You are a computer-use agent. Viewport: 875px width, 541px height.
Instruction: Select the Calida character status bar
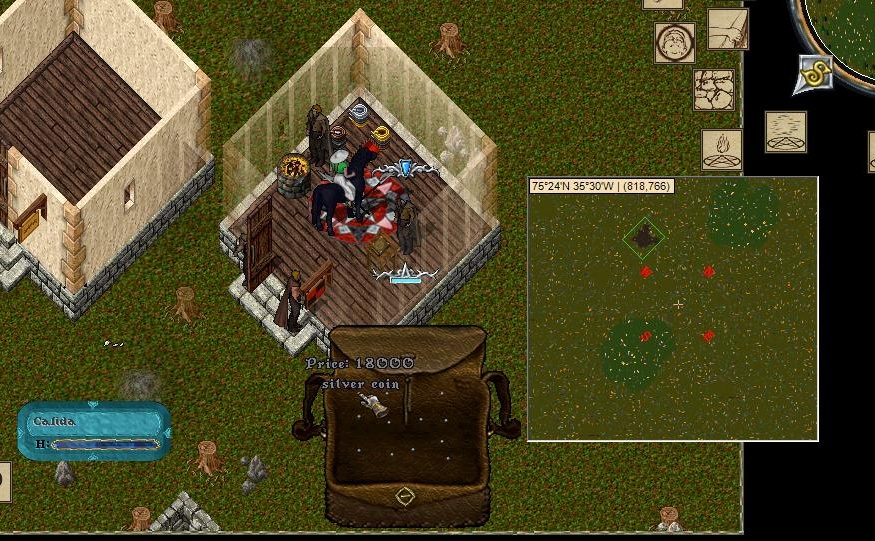tap(95, 431)
